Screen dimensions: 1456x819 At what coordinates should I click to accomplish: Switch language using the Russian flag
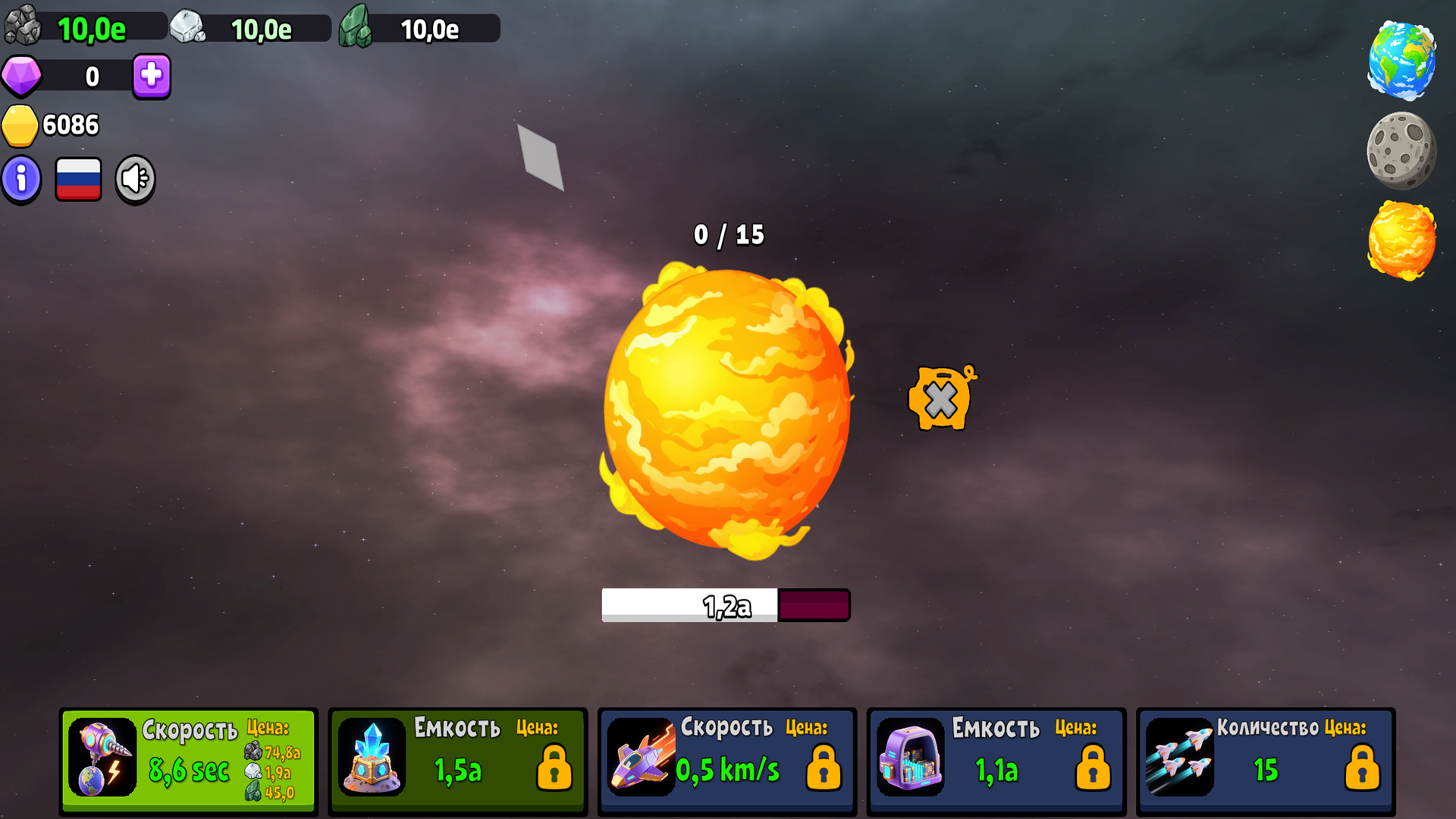78,178
